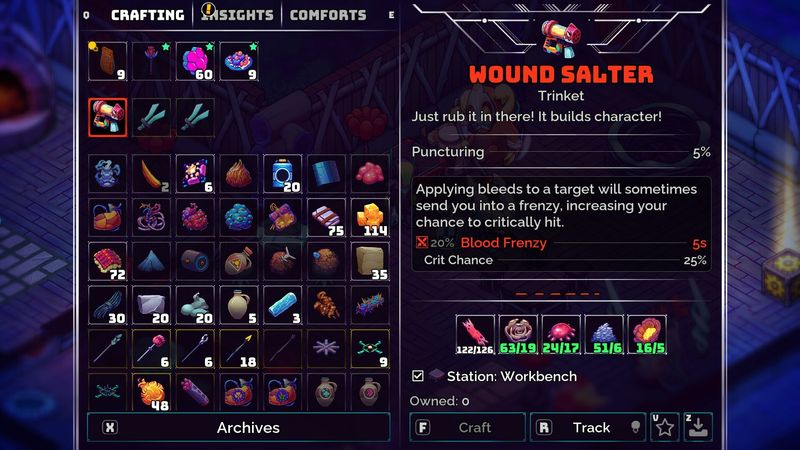
Task: Favorite this recipe with the star button
Action: pos(665,427)
